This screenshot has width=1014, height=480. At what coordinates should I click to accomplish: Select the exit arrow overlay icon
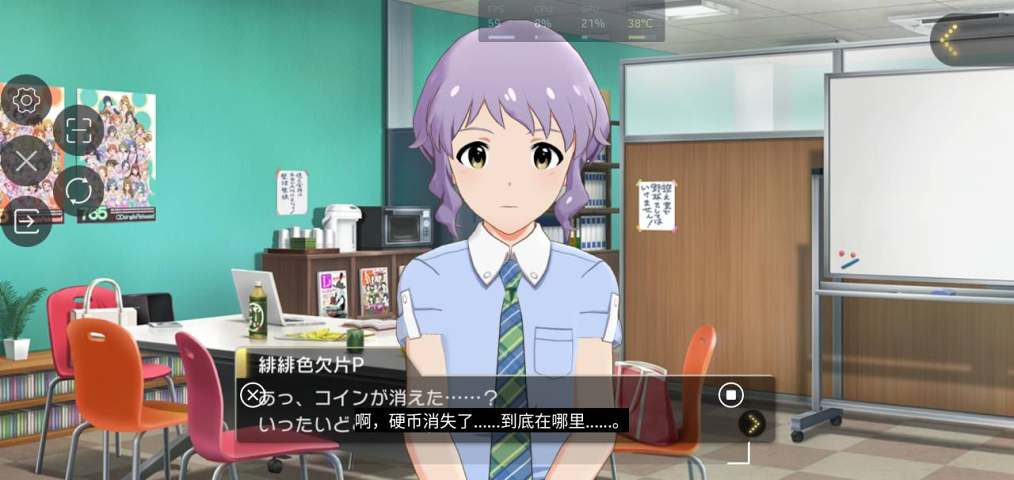tap(26, 221)
